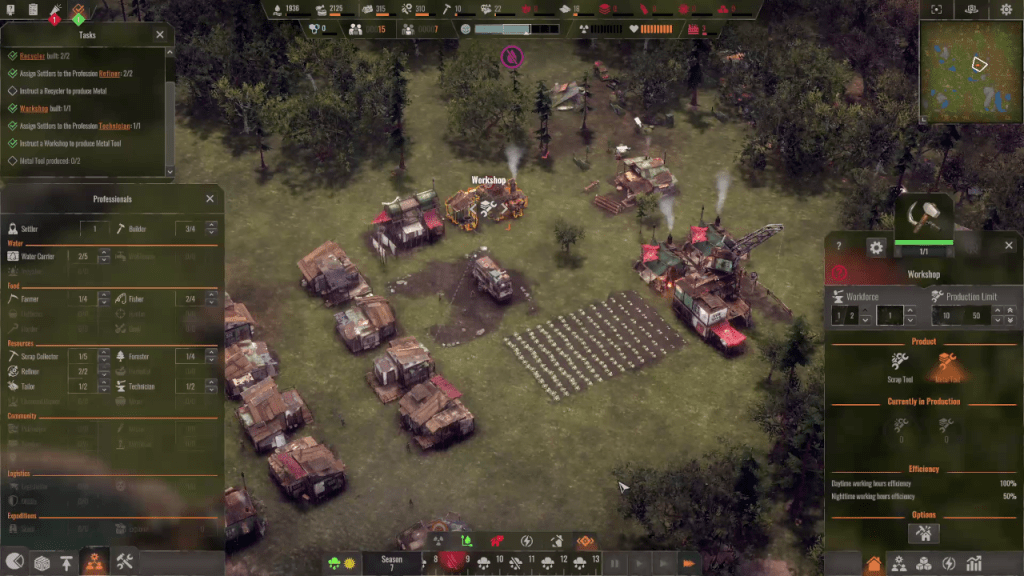Select Metal Tool as the product
The height and width of the screenshot is (576, 1024).
(946, 366)
